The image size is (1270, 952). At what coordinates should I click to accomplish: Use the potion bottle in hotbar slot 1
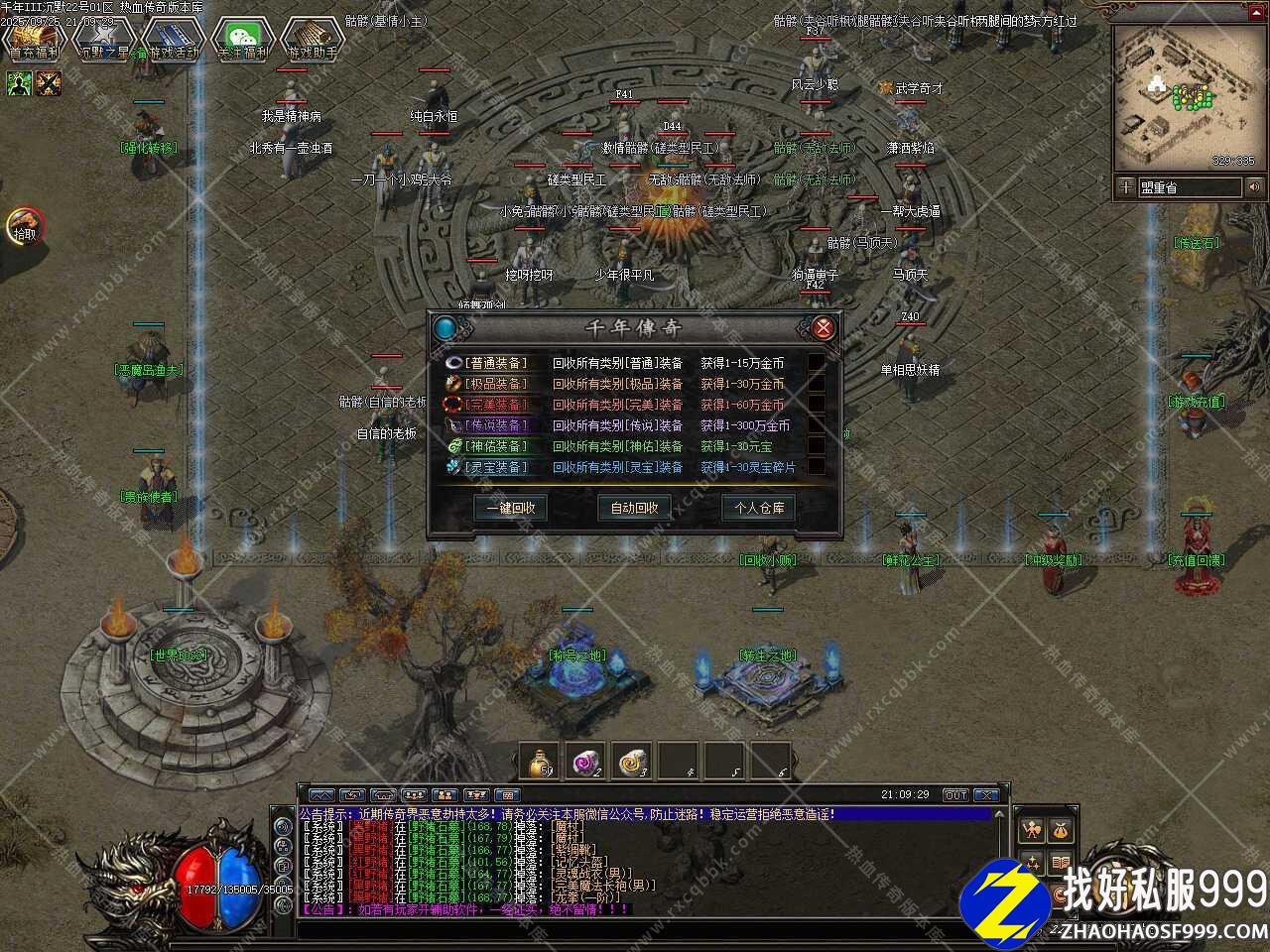coord(541,761)
